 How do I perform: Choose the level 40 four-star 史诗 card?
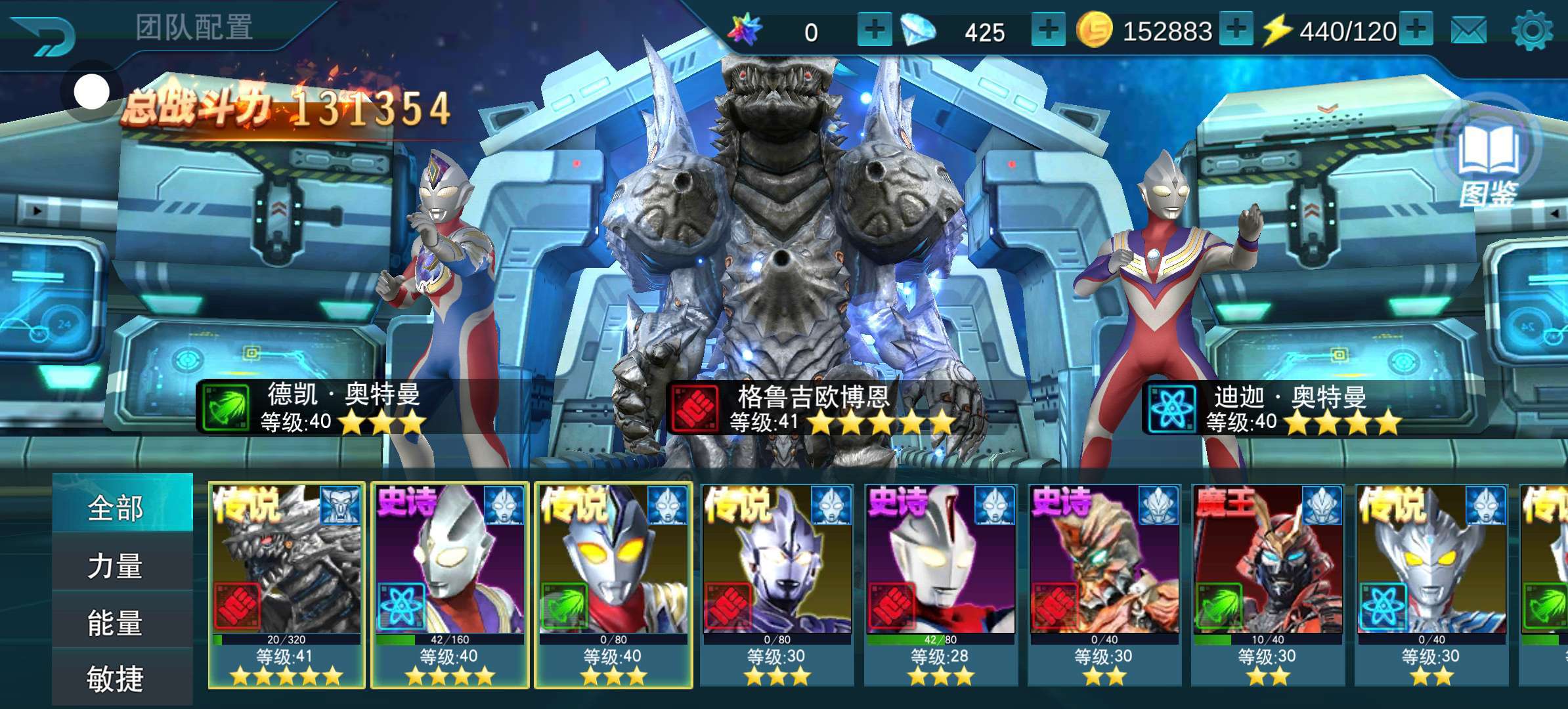coord(450,585)
